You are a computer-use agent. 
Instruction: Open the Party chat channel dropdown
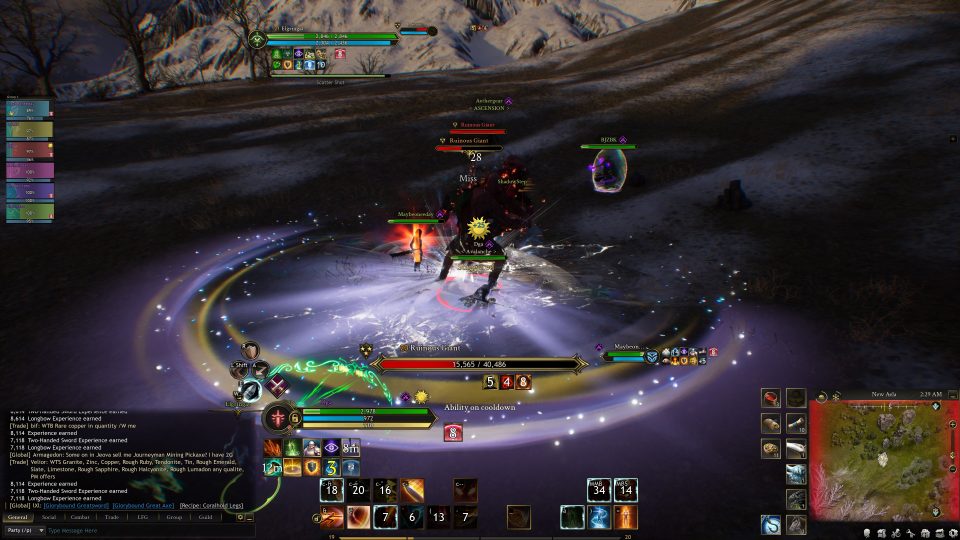pyautogui.click(x=22, y=530)
